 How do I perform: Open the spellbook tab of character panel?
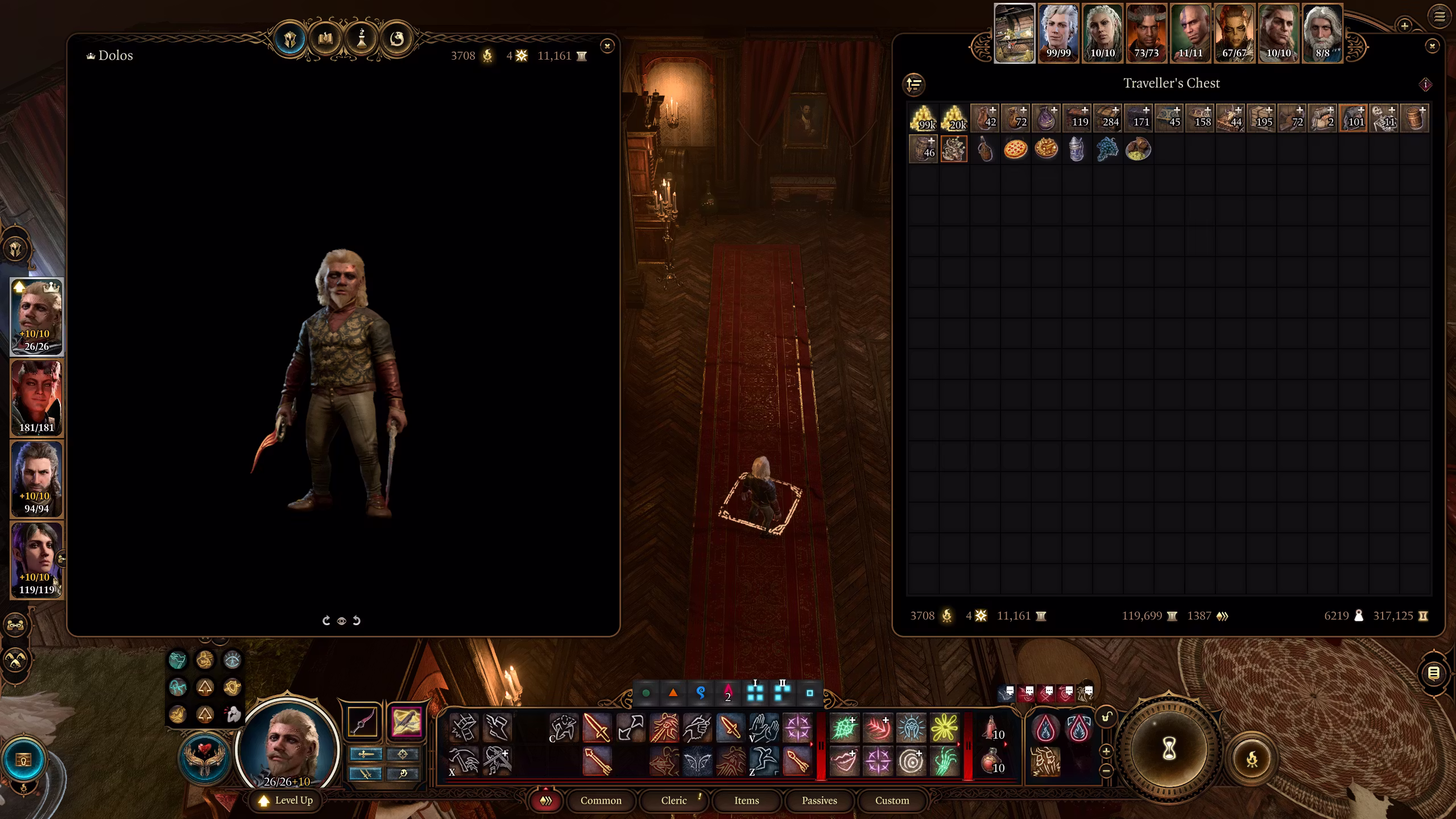click(x=325, y=39)
